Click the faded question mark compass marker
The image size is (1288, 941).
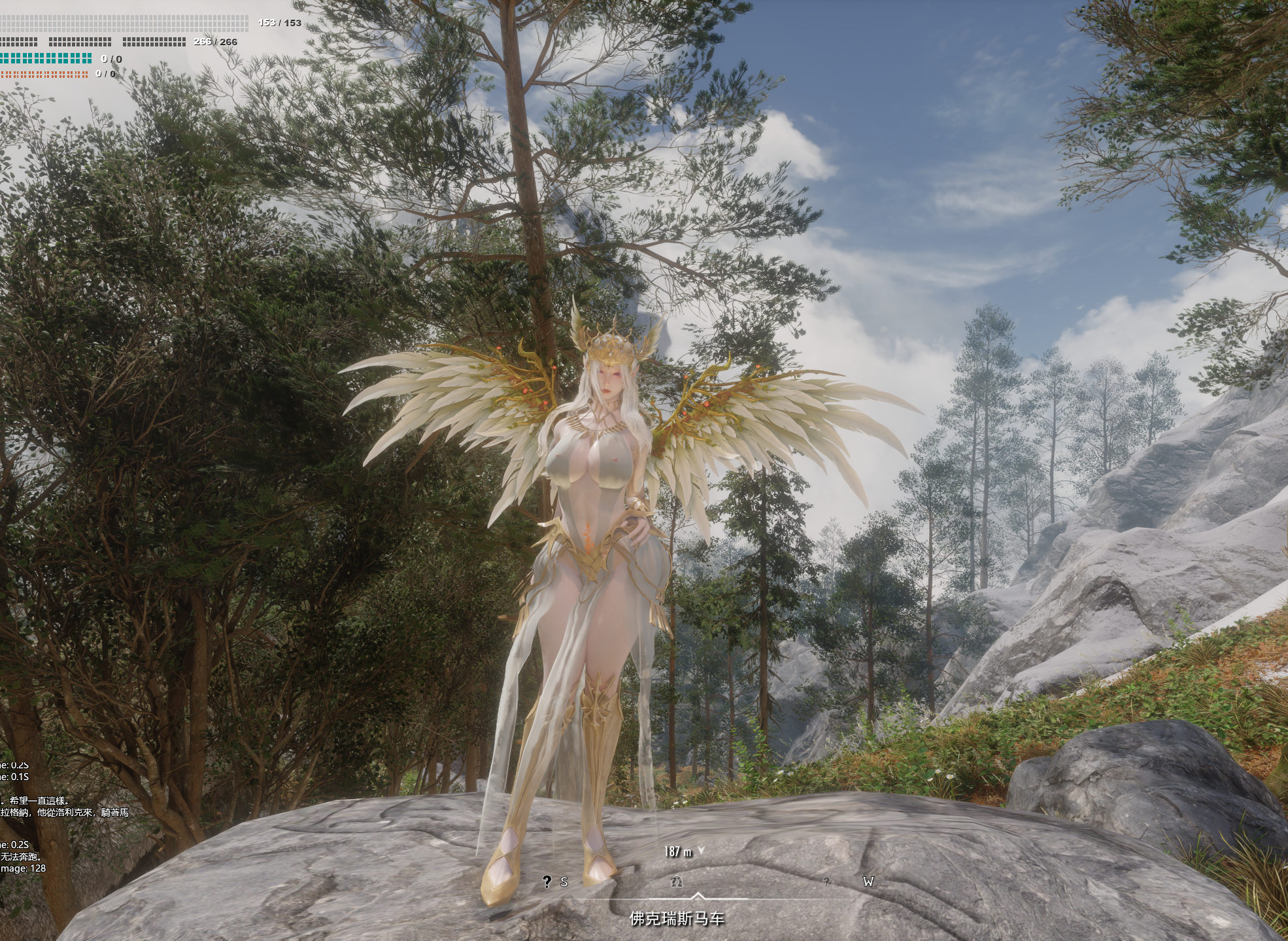826,882
